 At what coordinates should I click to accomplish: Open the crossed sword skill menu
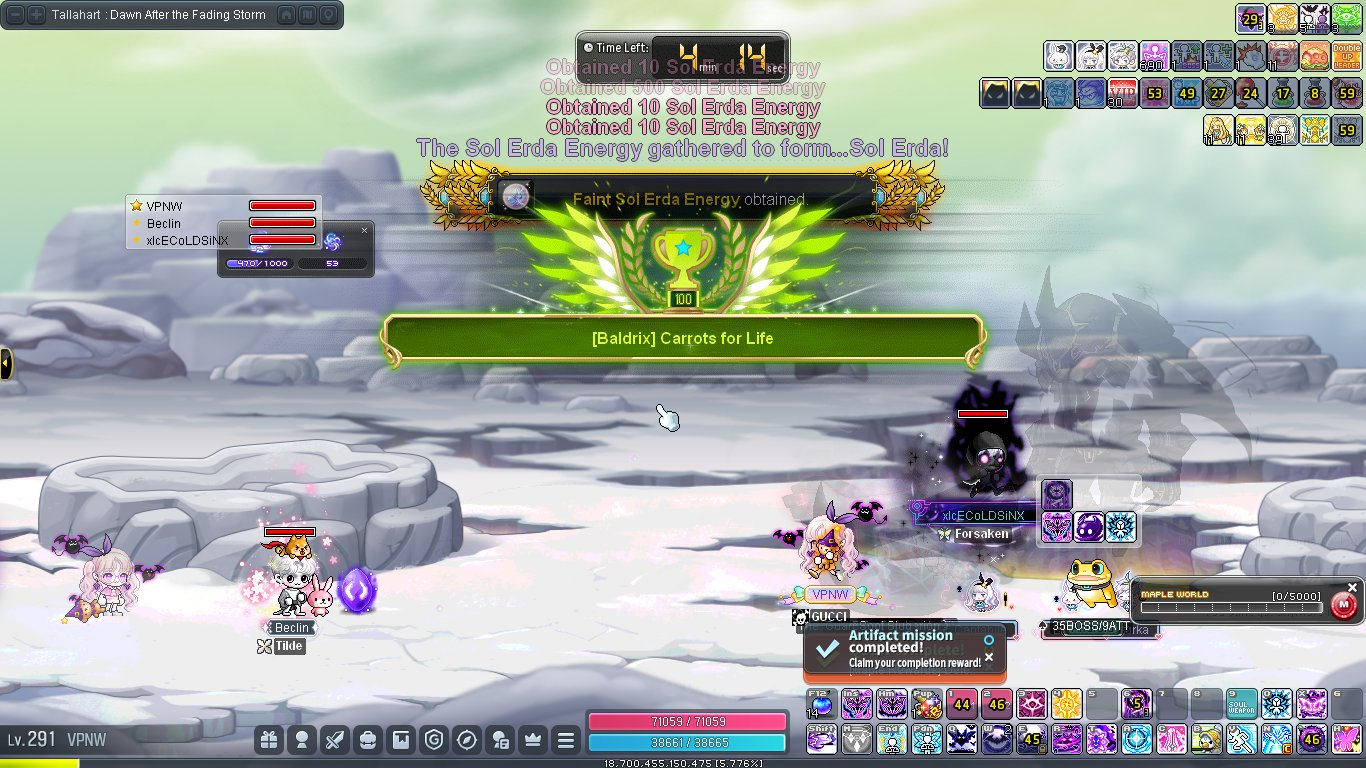point(335,740)
